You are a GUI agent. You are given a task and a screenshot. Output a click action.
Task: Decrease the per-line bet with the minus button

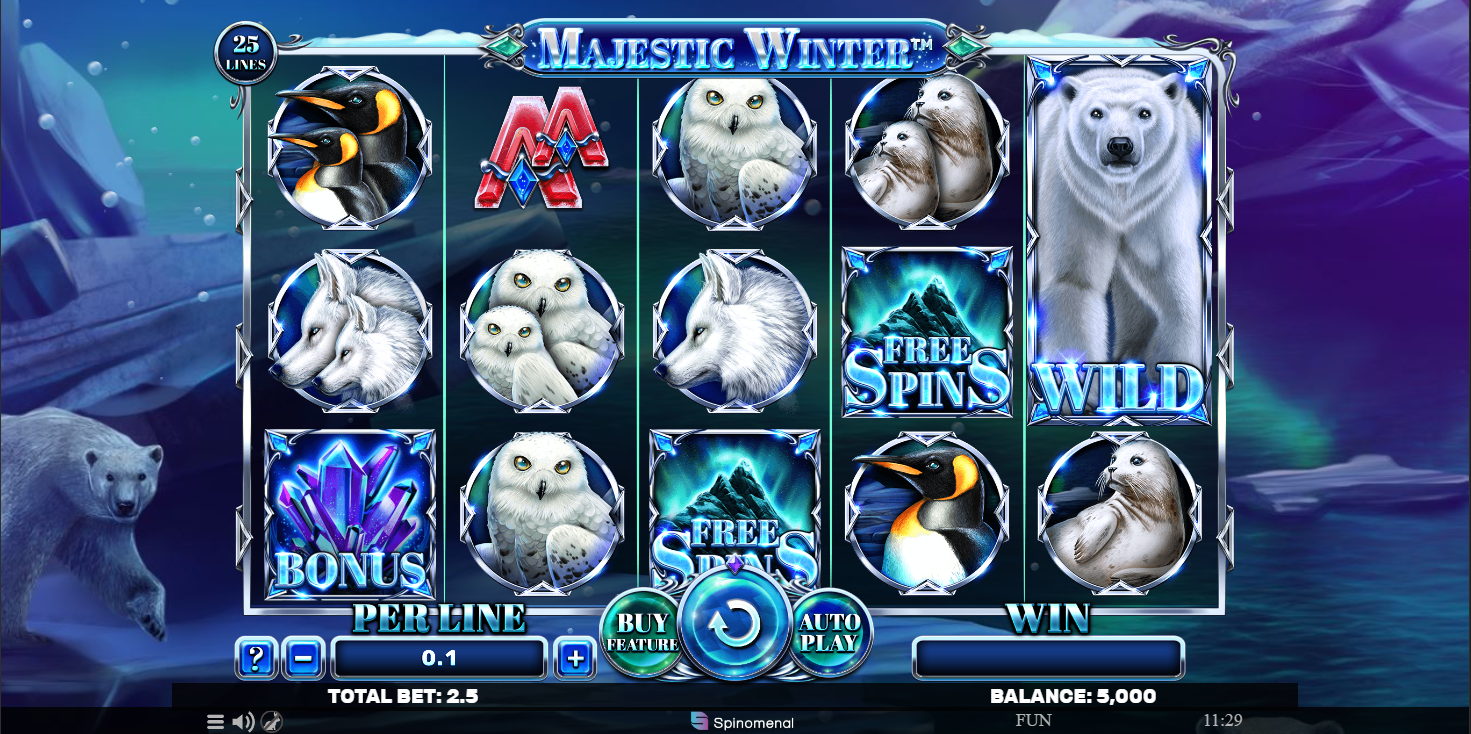coord(303,658)
